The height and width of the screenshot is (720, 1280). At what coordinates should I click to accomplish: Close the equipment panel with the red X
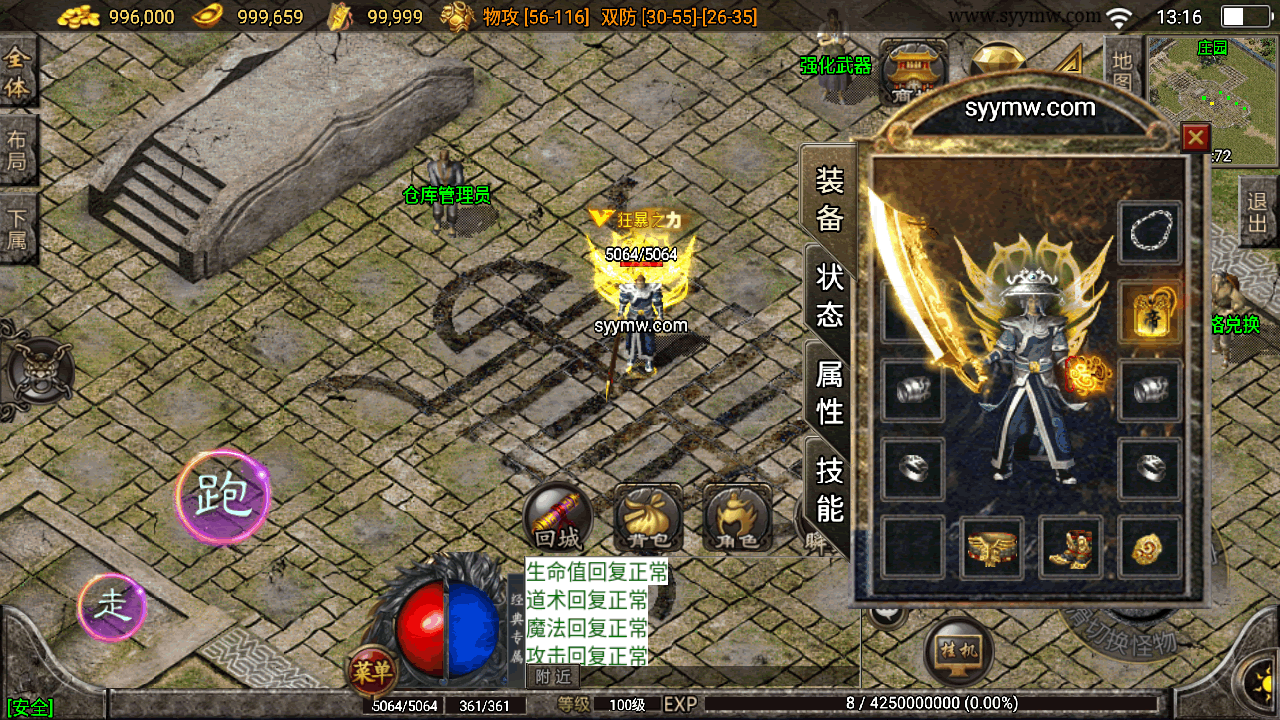point(1195,137)
